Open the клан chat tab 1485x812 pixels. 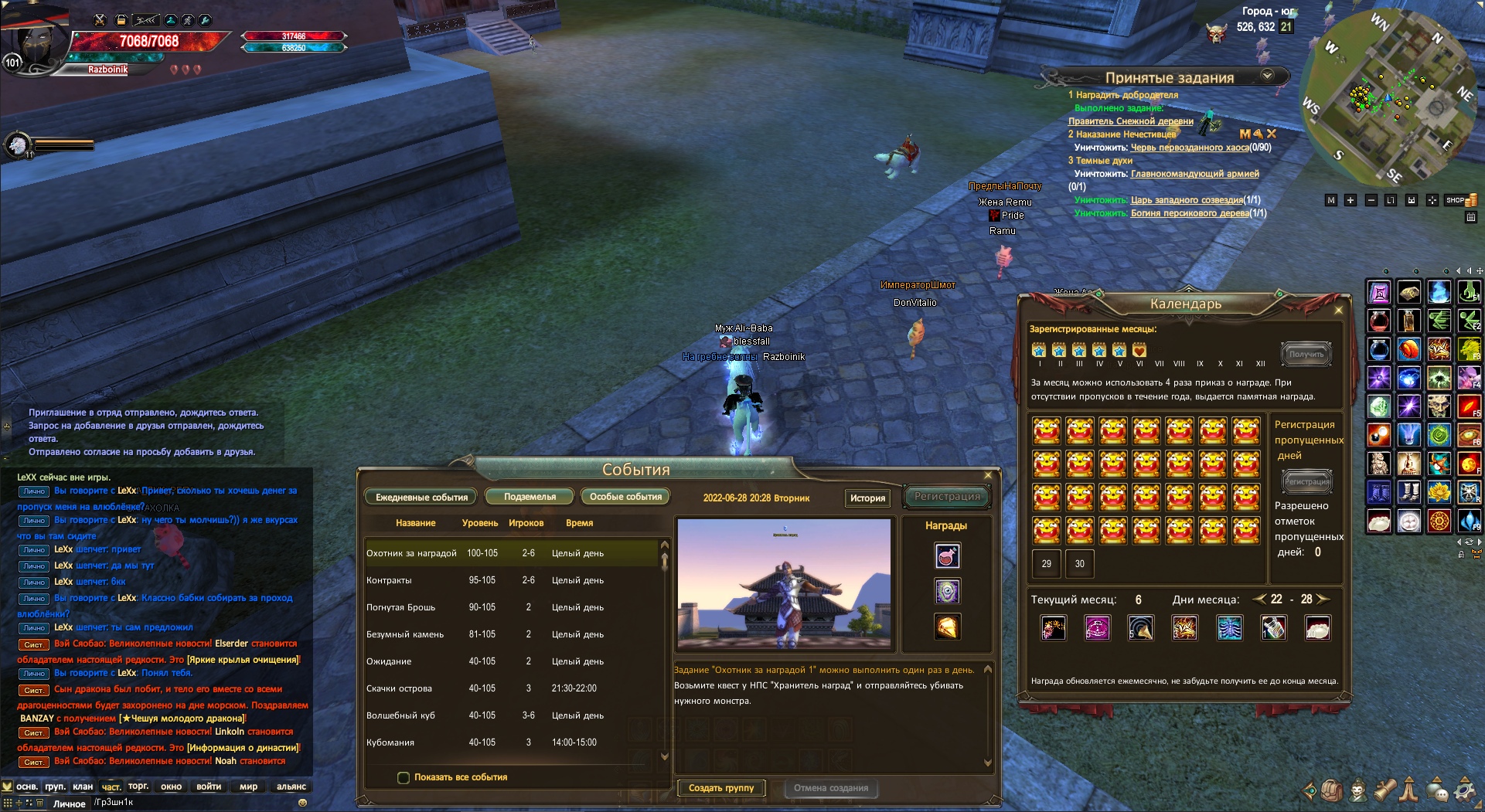pos(83,787)
